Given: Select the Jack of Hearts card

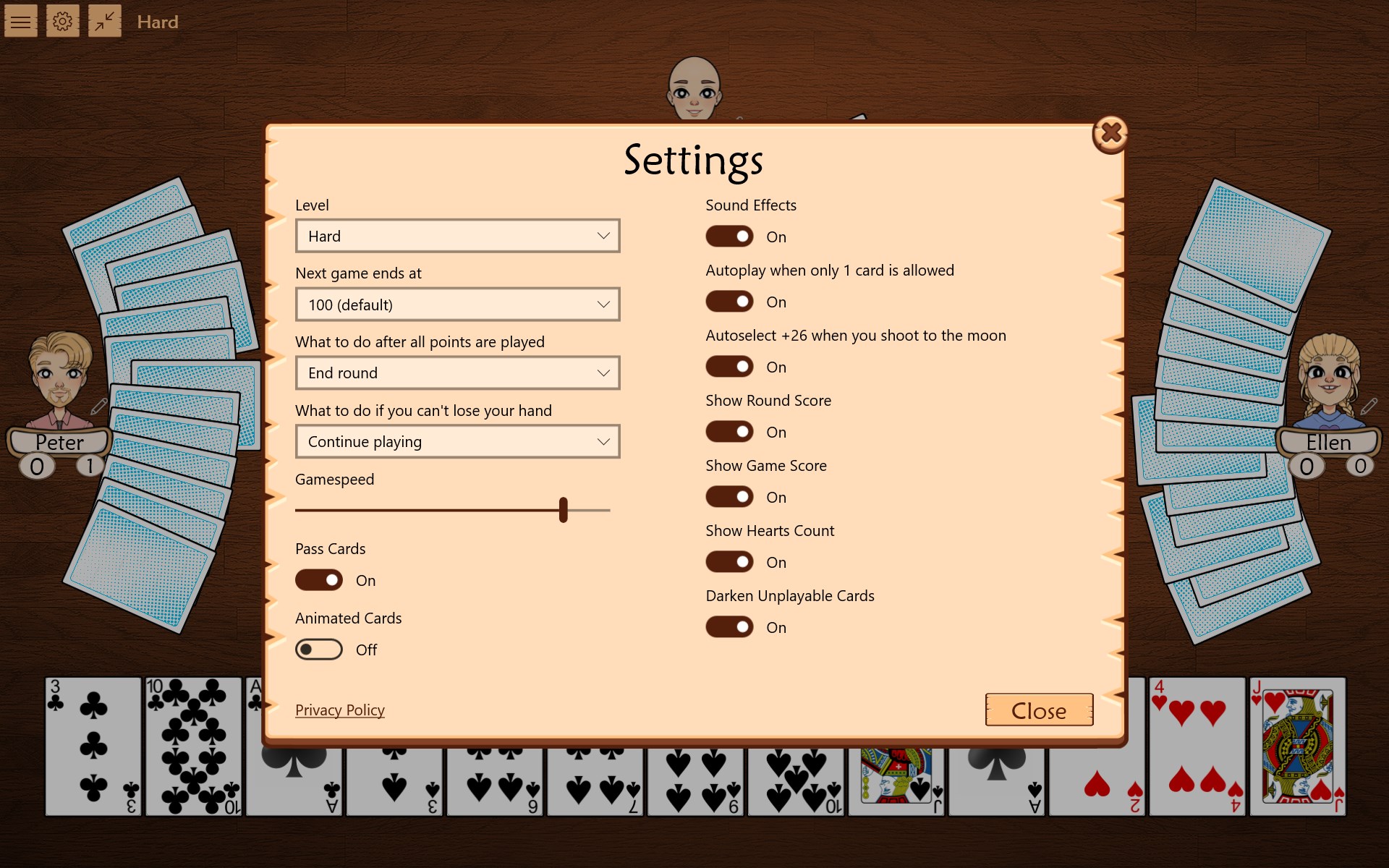Looking at the screenshot, I should tap(1297, 745).
